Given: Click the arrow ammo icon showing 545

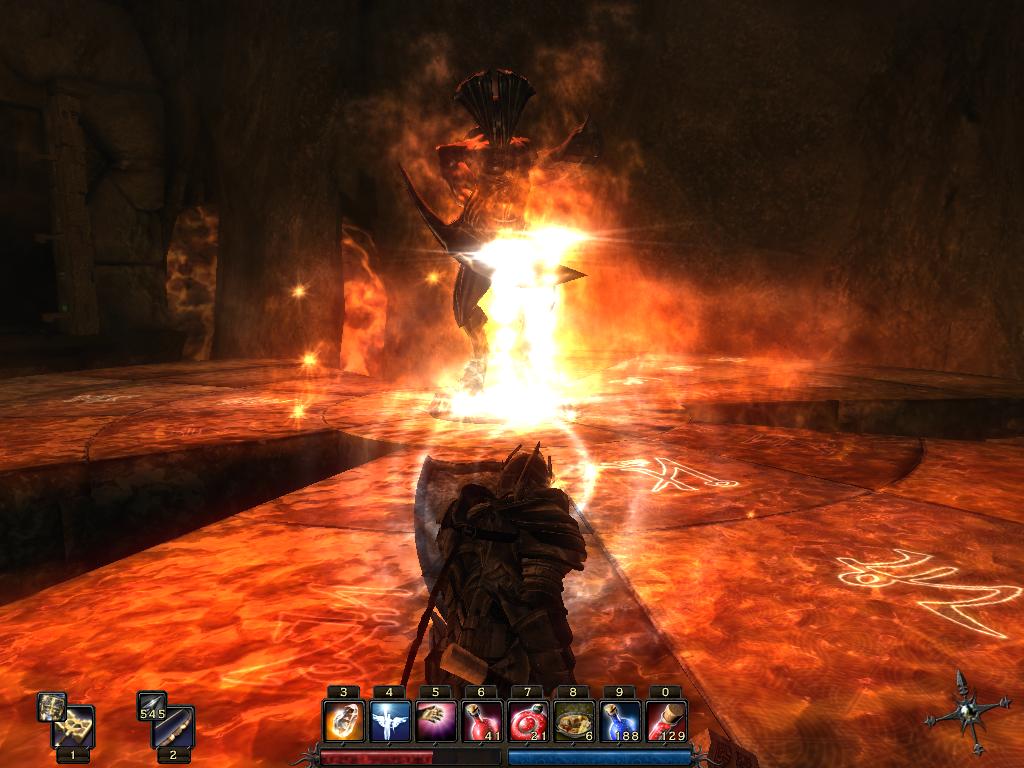Looking at the screenshot, I should tap(152, 706).
